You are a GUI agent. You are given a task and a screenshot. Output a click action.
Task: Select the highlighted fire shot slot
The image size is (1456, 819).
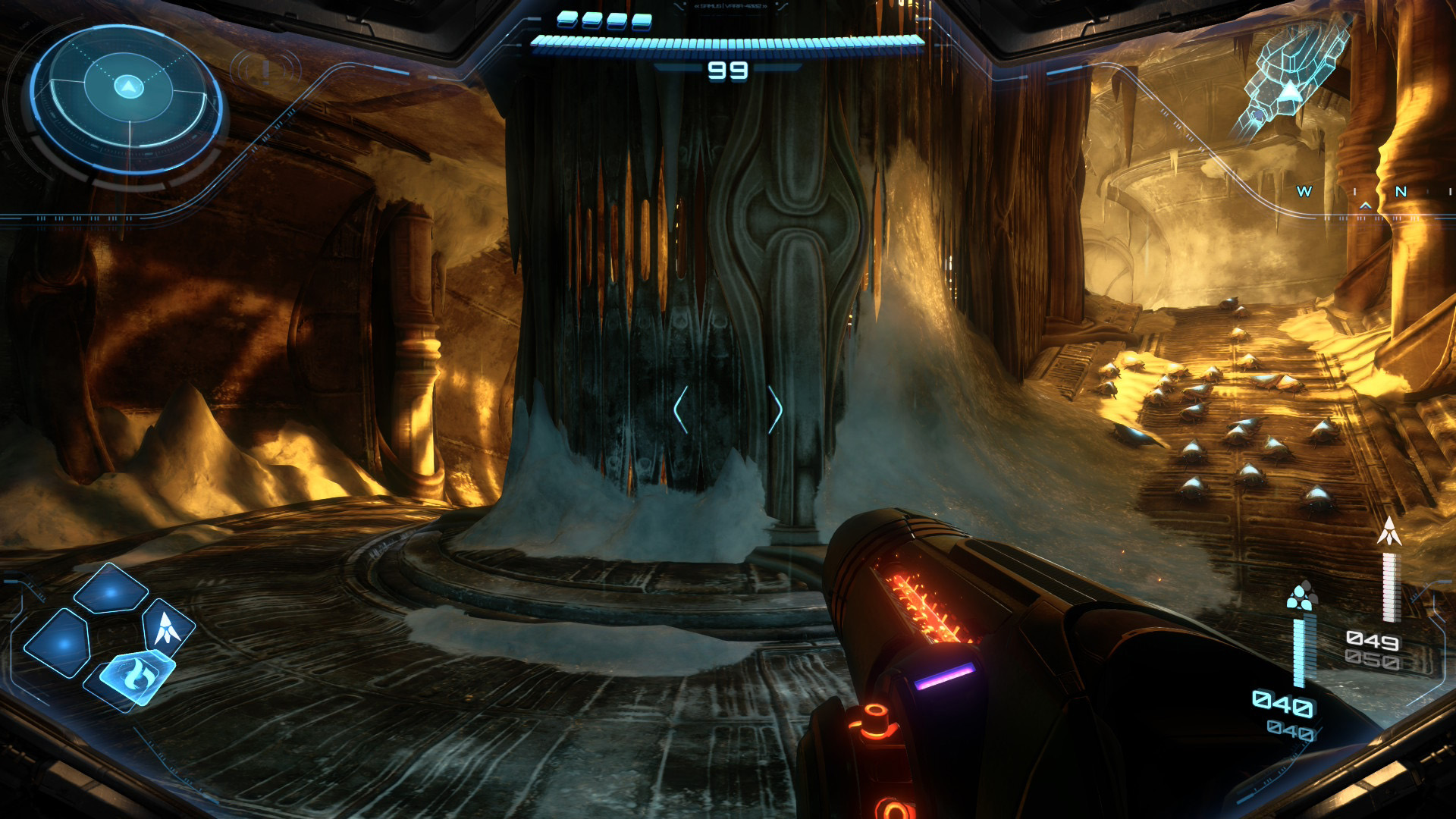(137, 674)
